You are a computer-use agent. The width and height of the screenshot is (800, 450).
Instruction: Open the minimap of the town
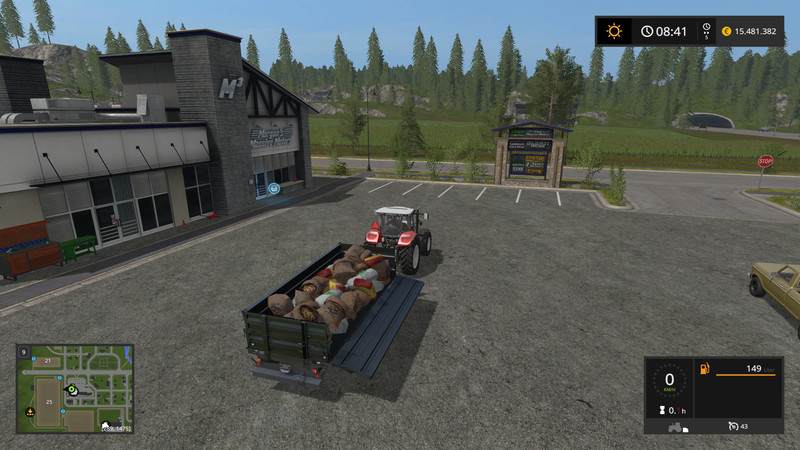75,389
